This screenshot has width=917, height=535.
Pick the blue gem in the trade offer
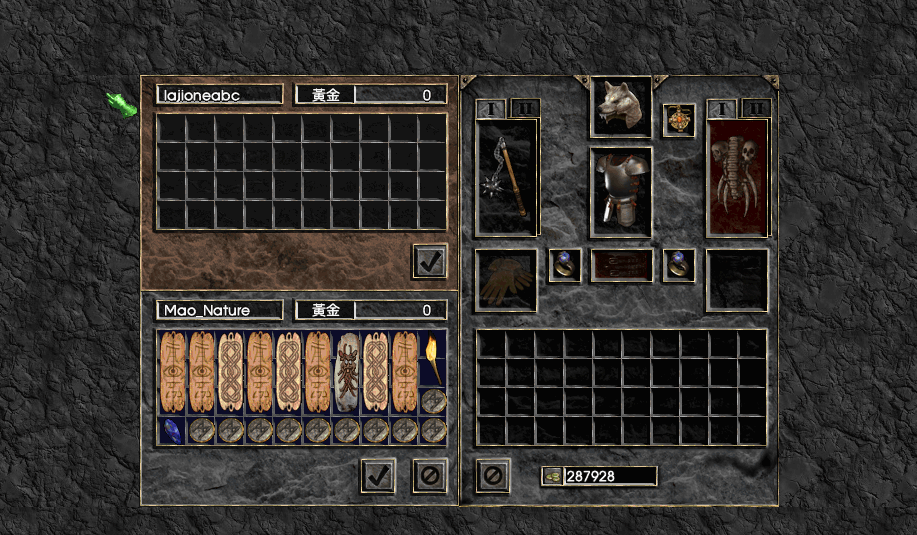point(172,430)
